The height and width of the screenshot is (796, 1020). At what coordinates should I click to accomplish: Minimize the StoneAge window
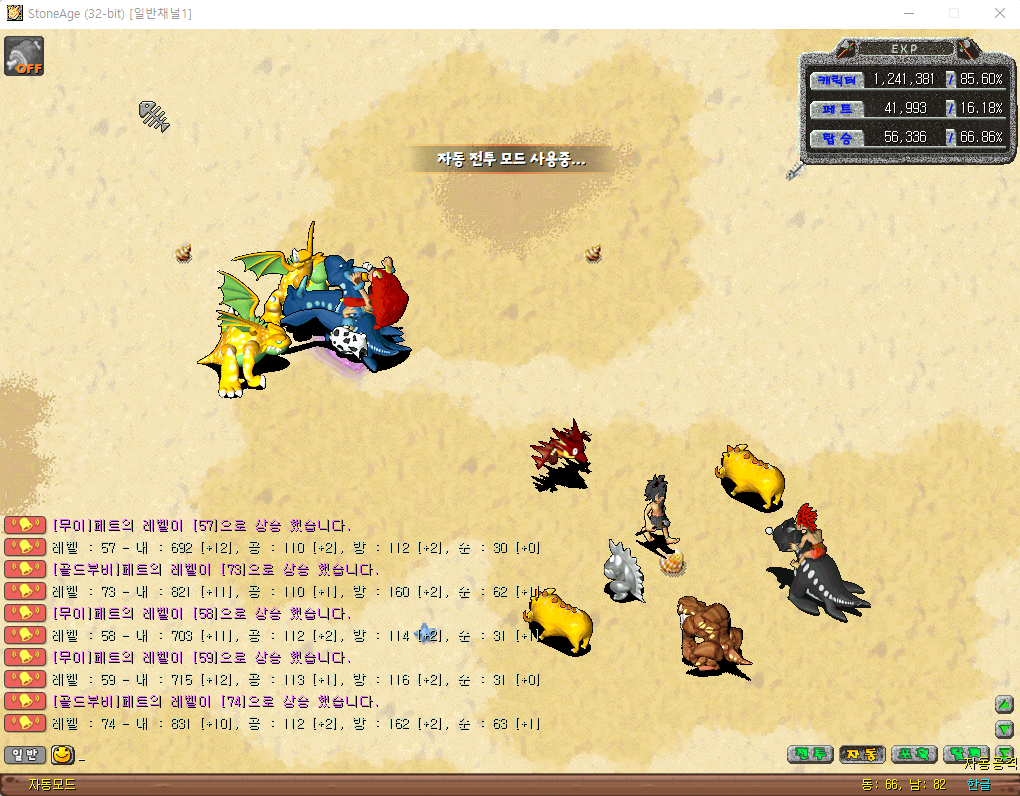908,13
